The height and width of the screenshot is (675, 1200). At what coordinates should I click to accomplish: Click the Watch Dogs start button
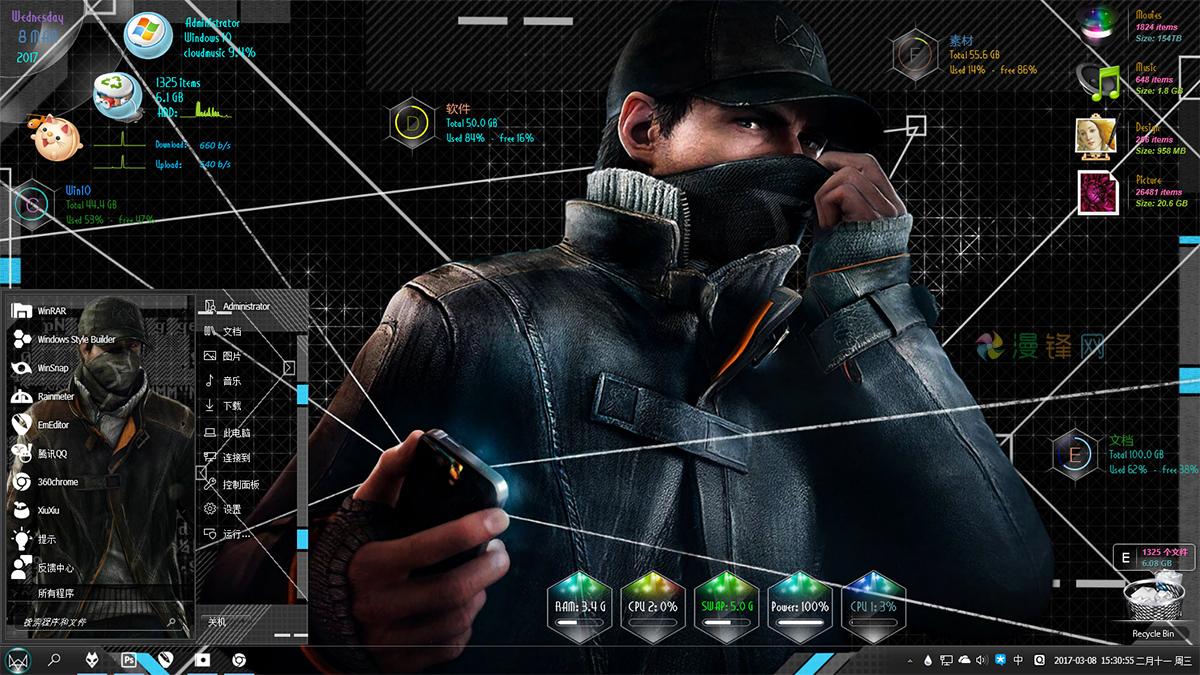pos(18,660)
